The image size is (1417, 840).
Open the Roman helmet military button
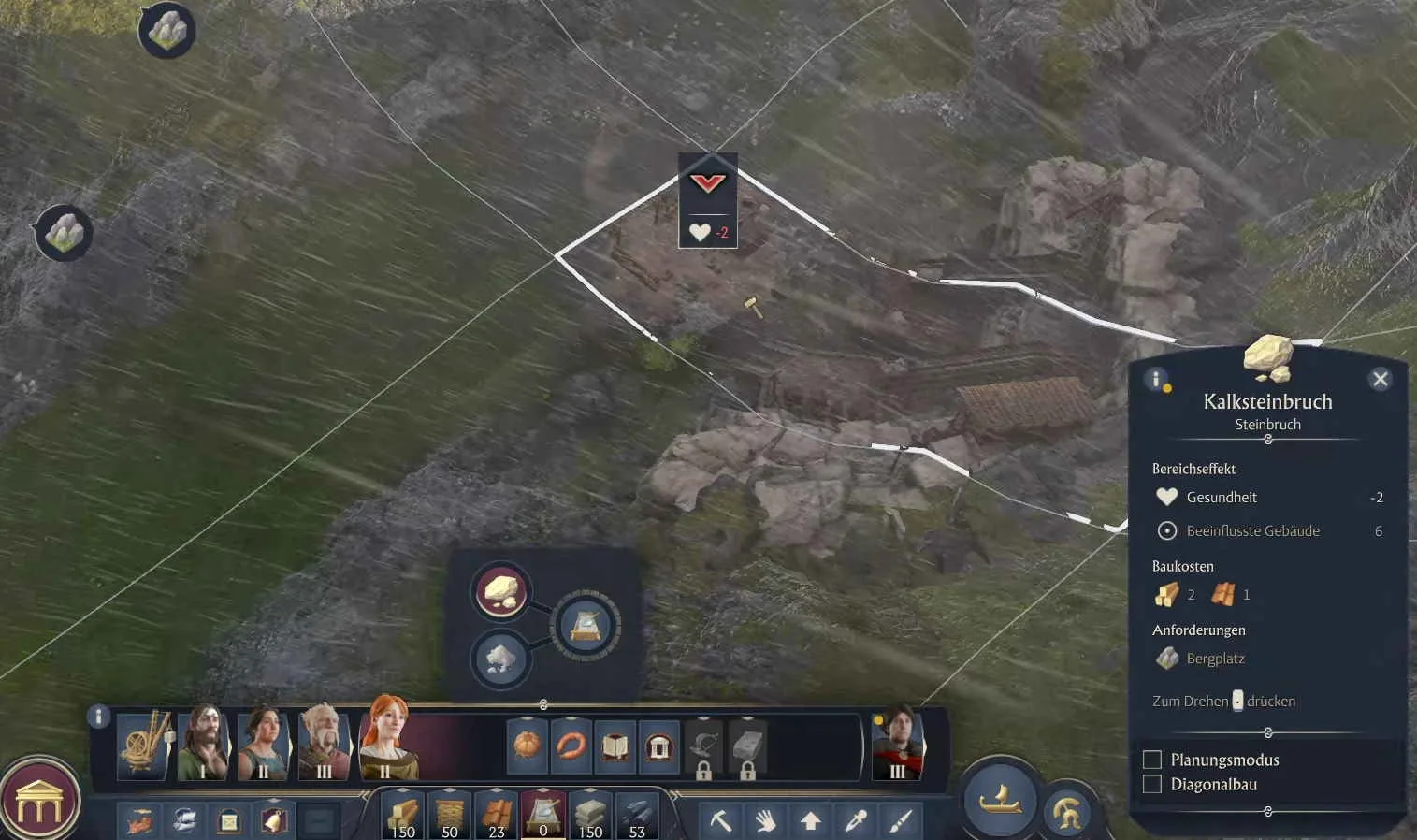1067,812
